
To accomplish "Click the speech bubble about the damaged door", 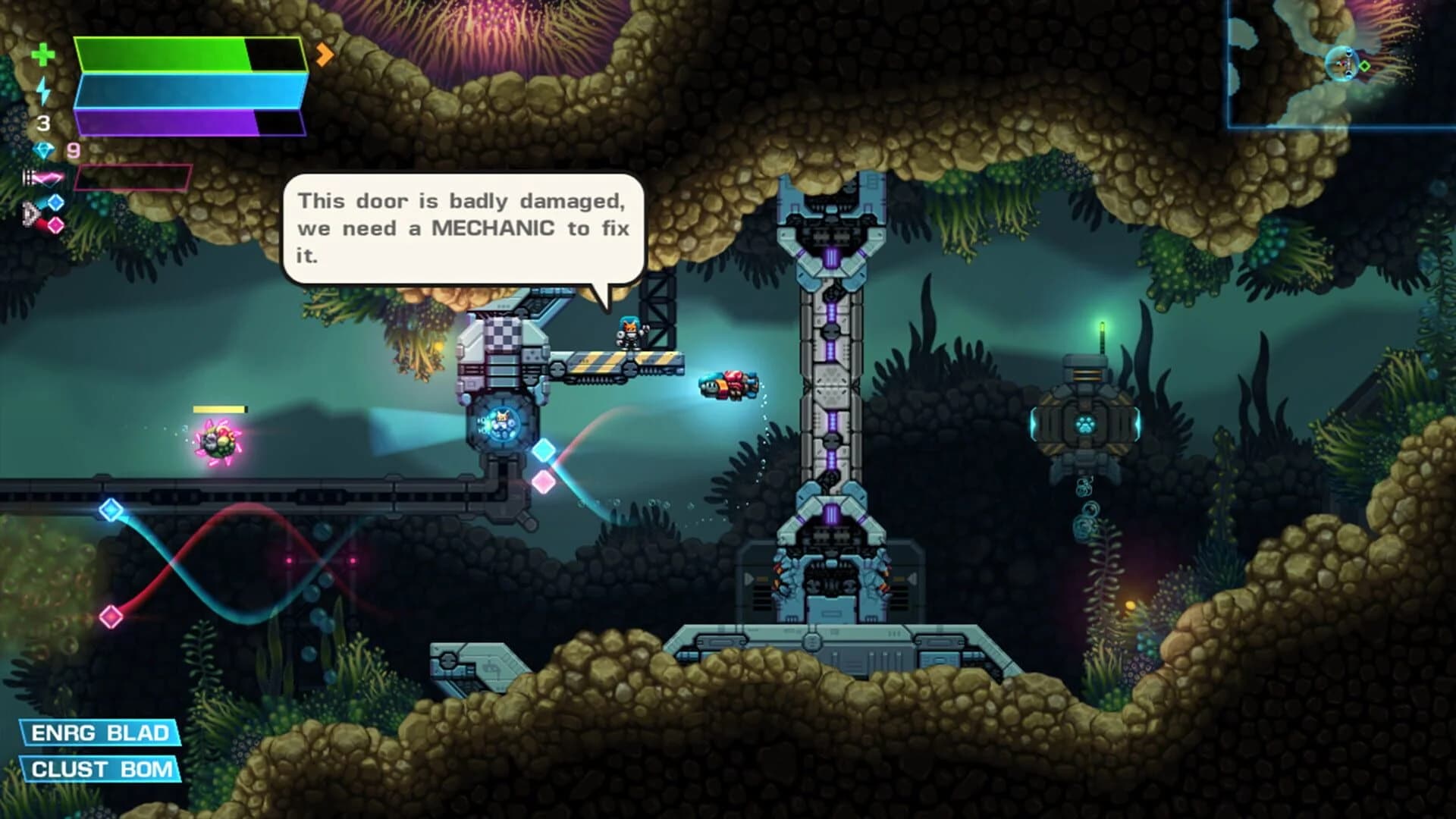I will tap(463, 227).
